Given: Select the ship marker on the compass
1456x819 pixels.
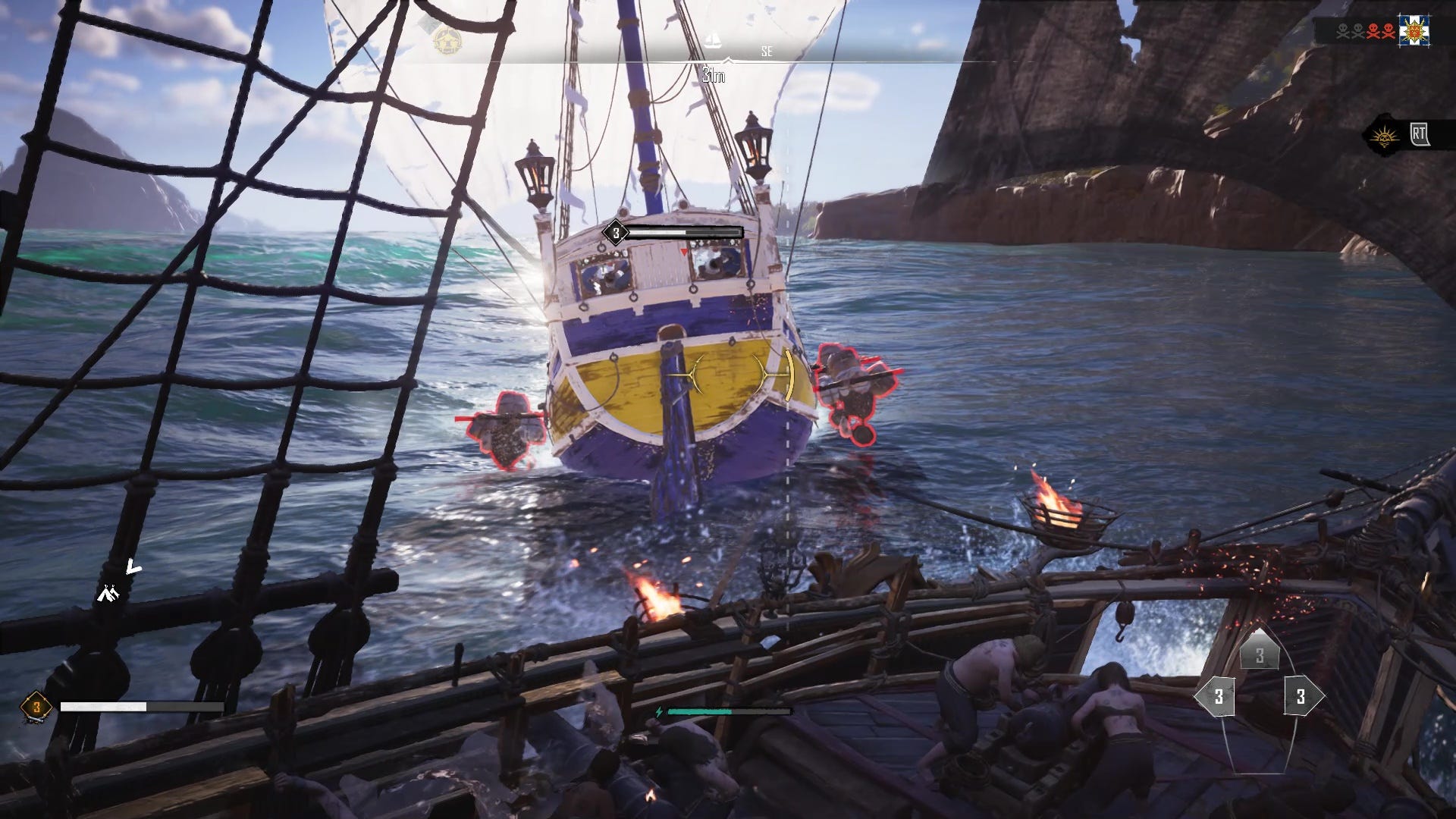Looking at the screenshot, I should (713, 41).
